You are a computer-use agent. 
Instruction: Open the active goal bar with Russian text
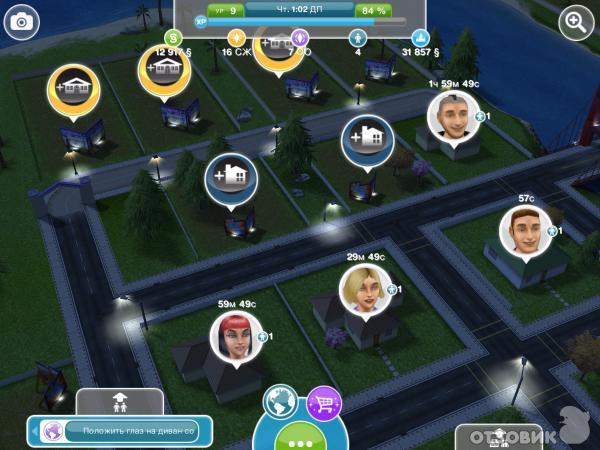click(121, 431)
